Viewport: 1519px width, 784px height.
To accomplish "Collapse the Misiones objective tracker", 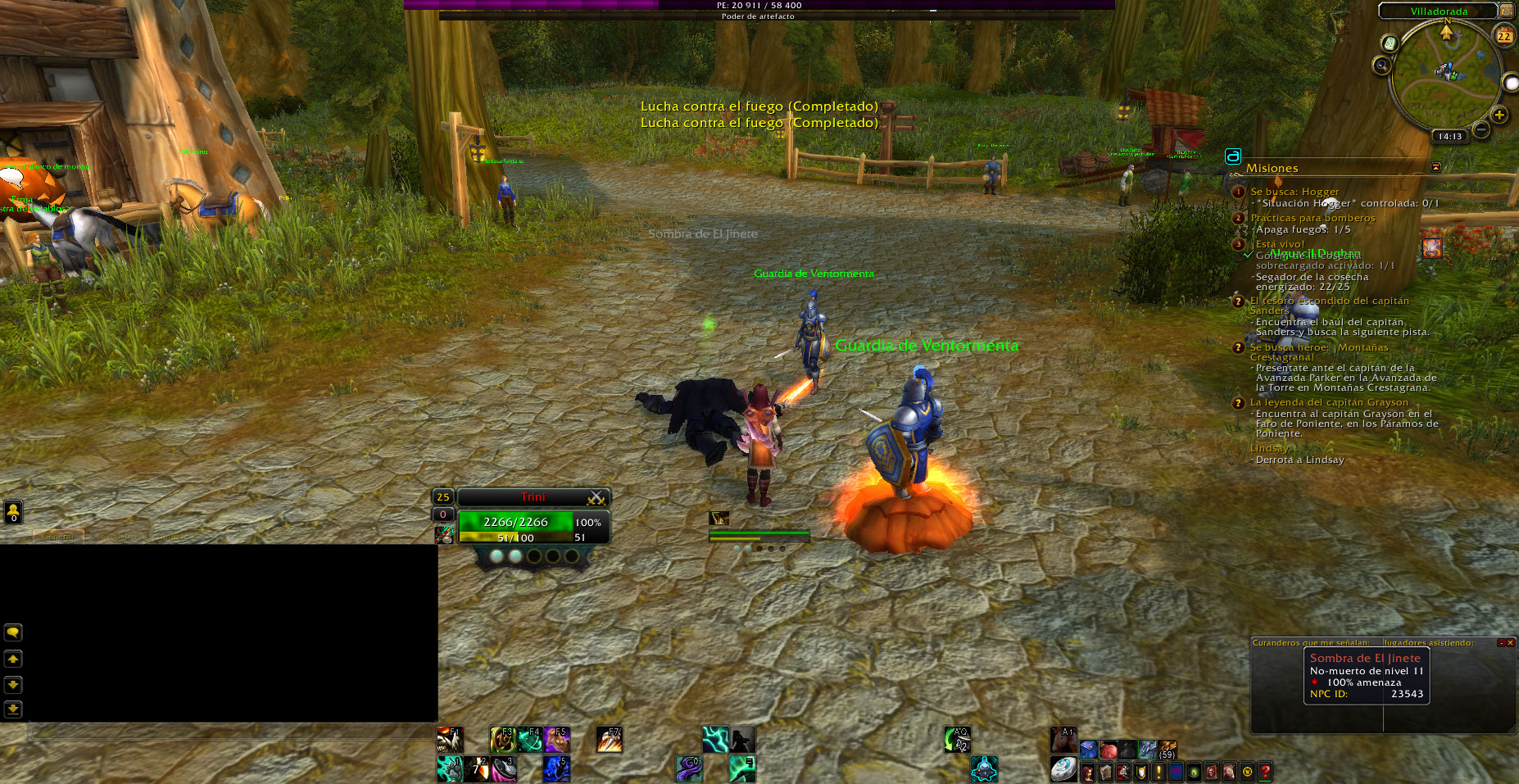I will tap(1435, 167).
